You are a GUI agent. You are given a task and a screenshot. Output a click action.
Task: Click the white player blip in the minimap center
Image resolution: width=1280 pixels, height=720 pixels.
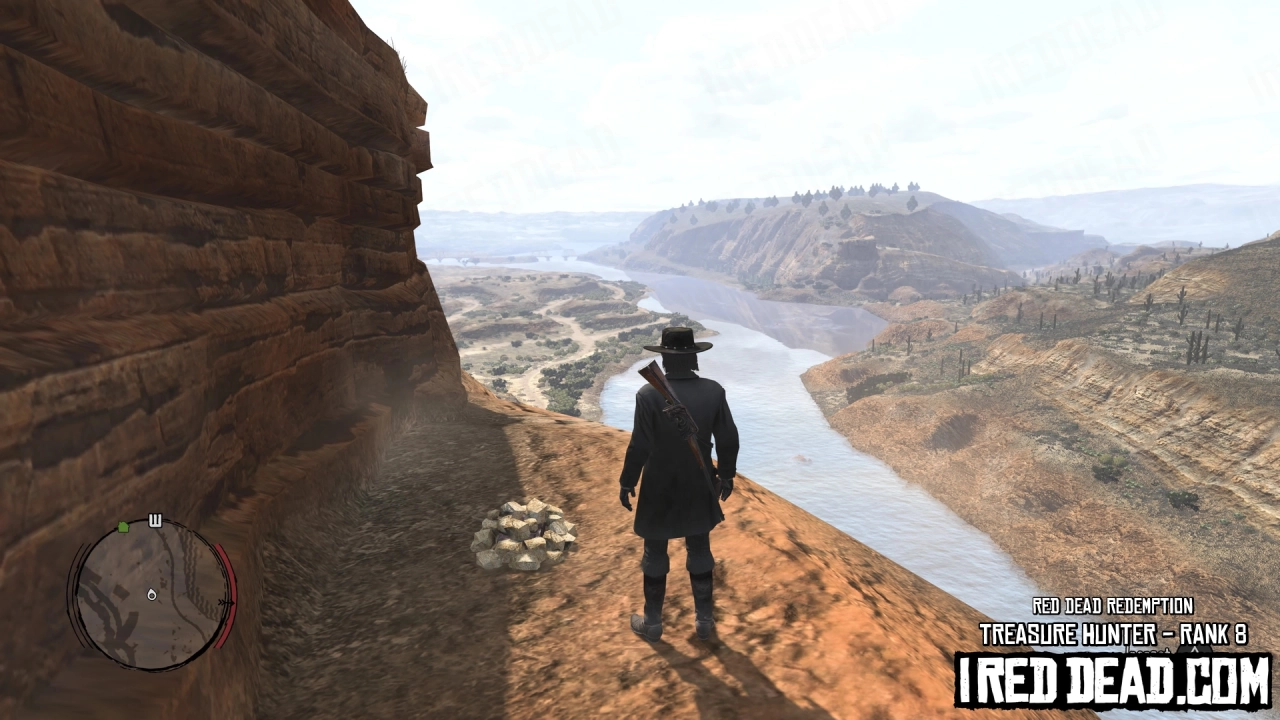151,595
